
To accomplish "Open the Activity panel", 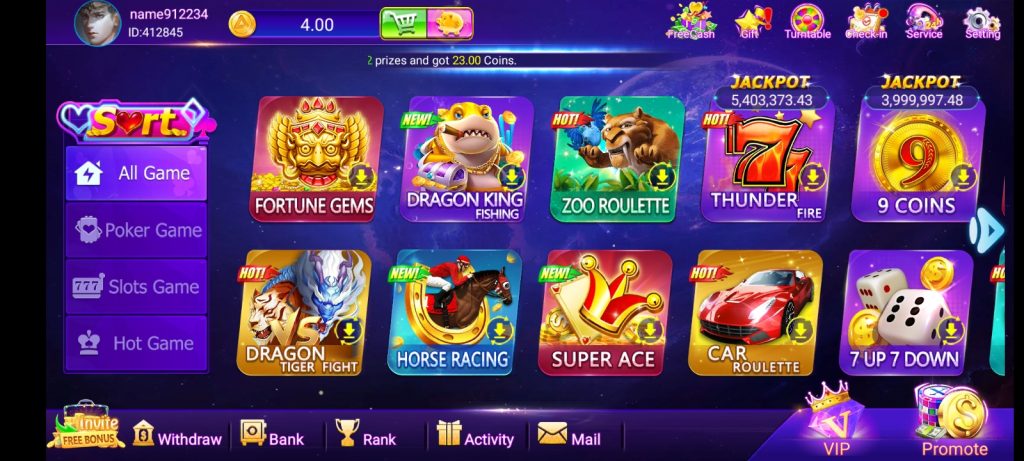I will [x=476, y=437].
